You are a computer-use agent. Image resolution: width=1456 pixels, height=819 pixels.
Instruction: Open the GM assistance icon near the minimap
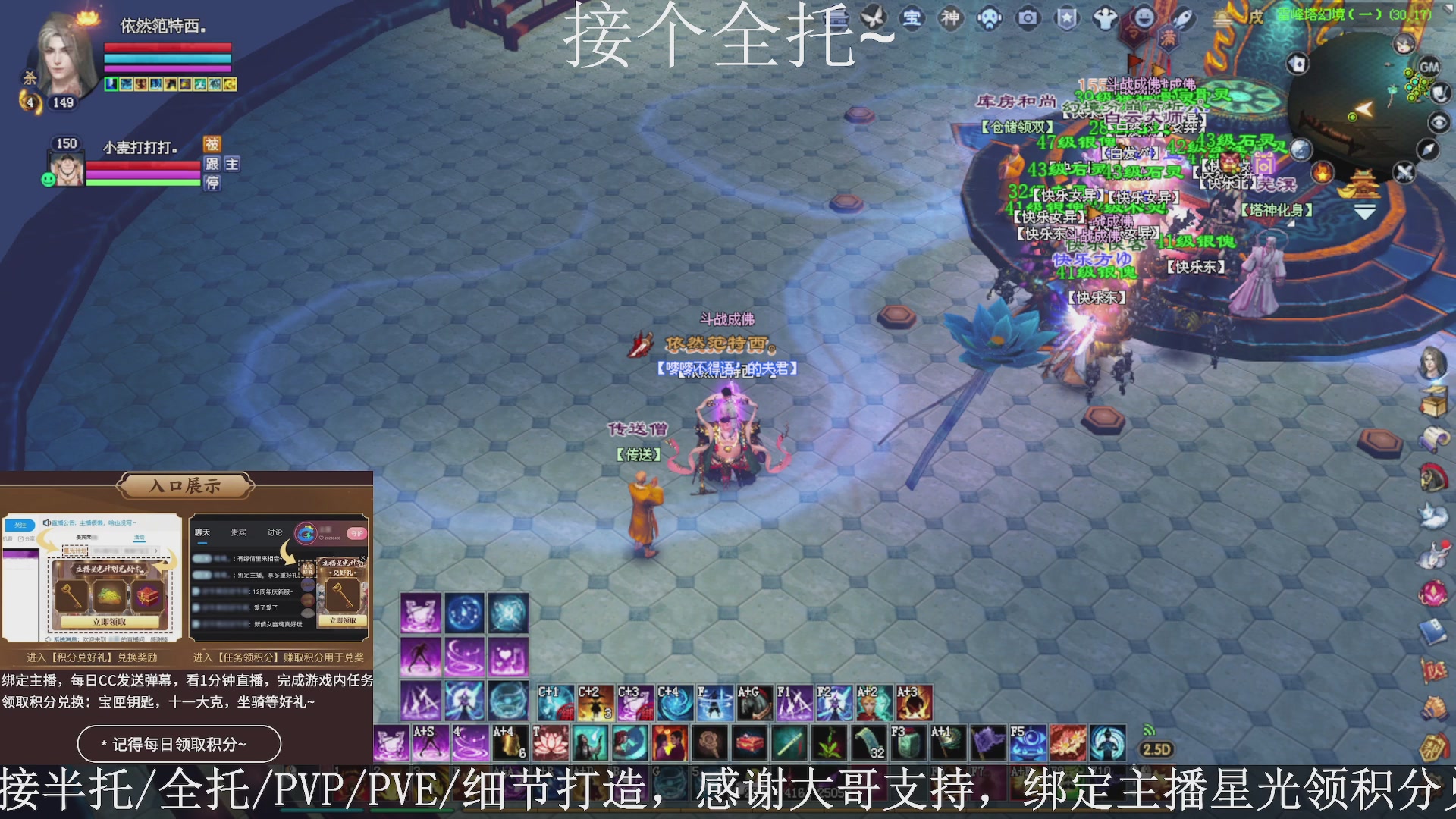(1429, 67)
